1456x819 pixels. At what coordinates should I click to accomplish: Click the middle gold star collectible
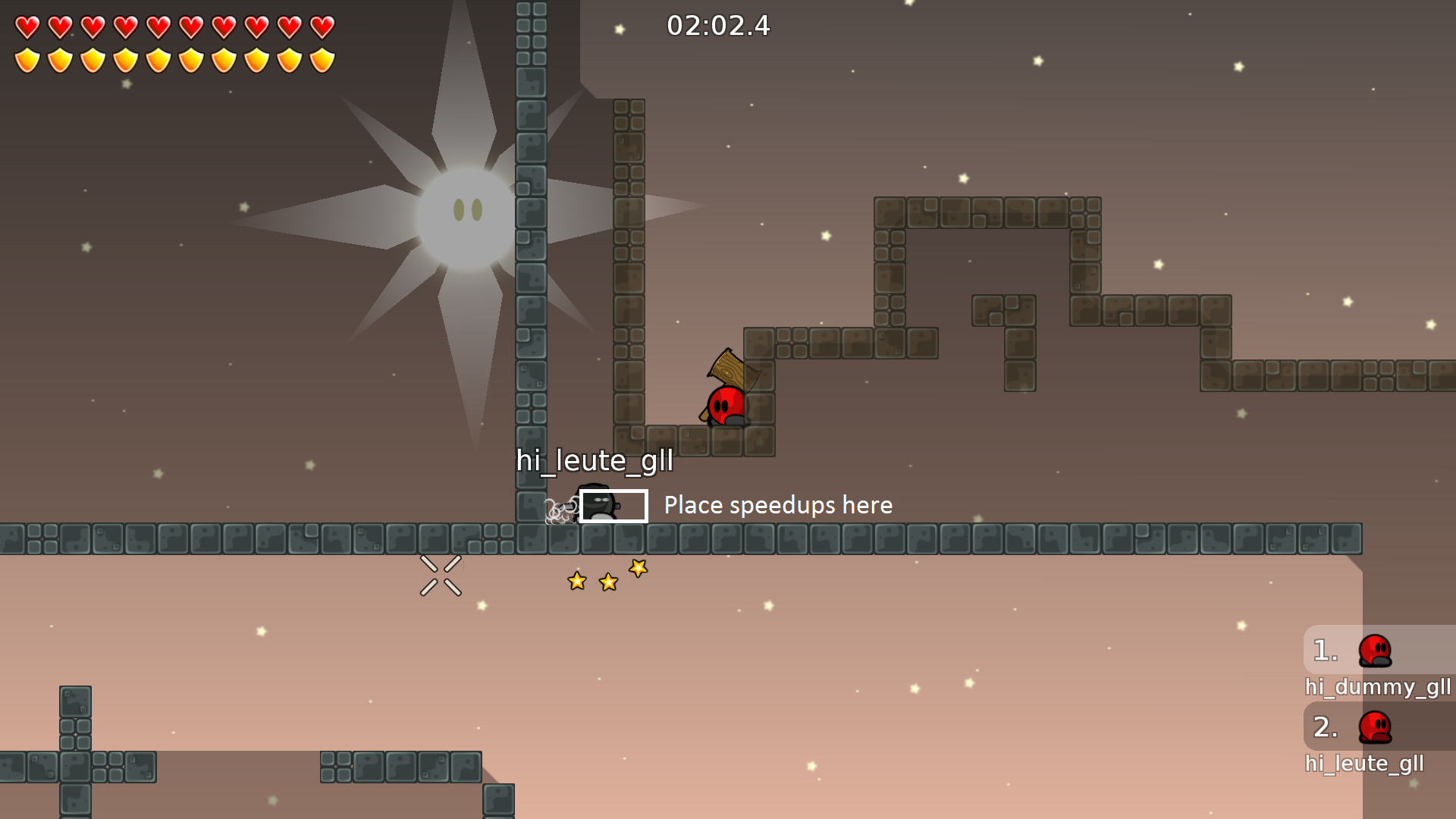[607, 582]
